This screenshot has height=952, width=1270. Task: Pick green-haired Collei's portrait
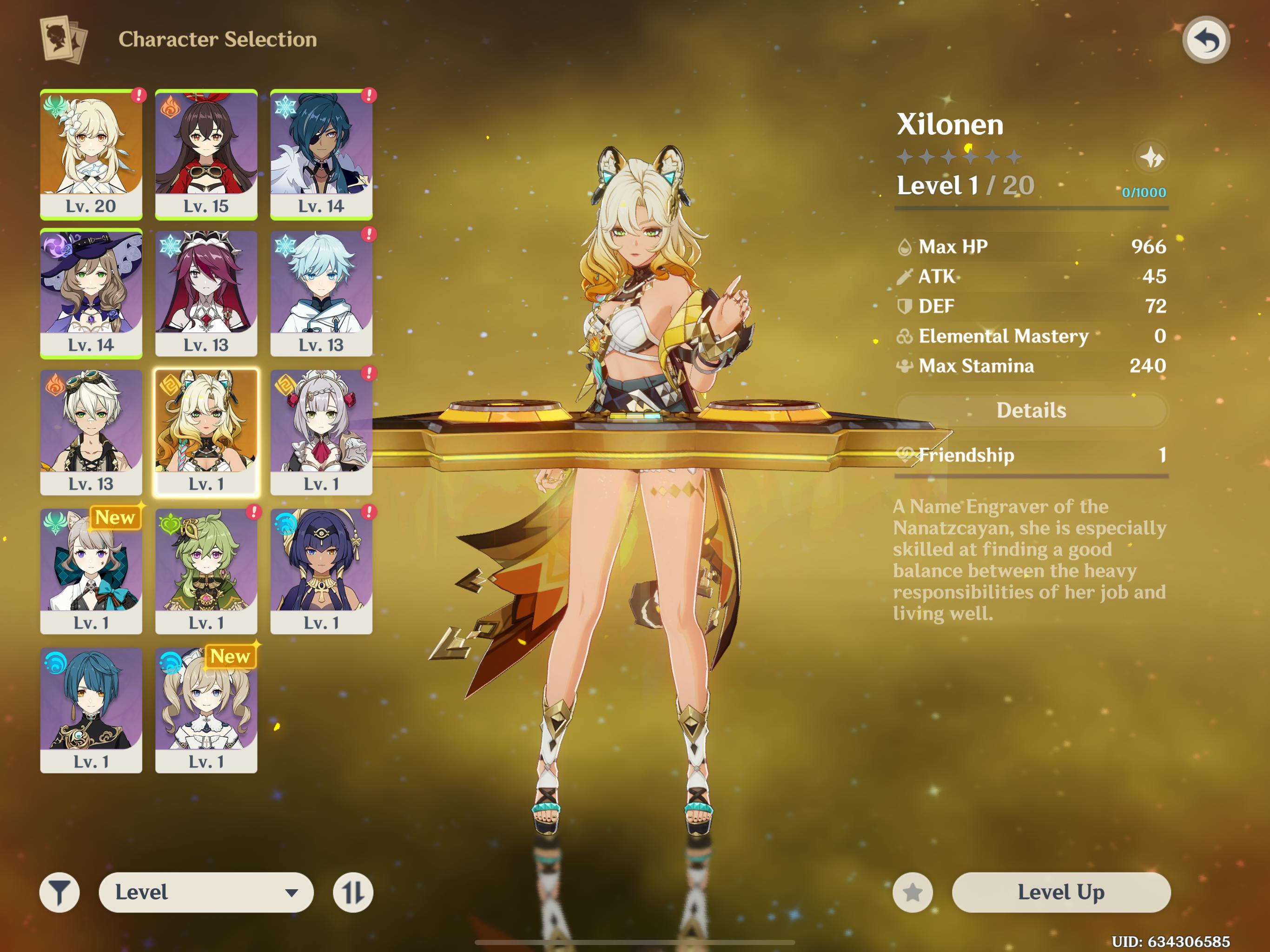click(x=206, y=571)
